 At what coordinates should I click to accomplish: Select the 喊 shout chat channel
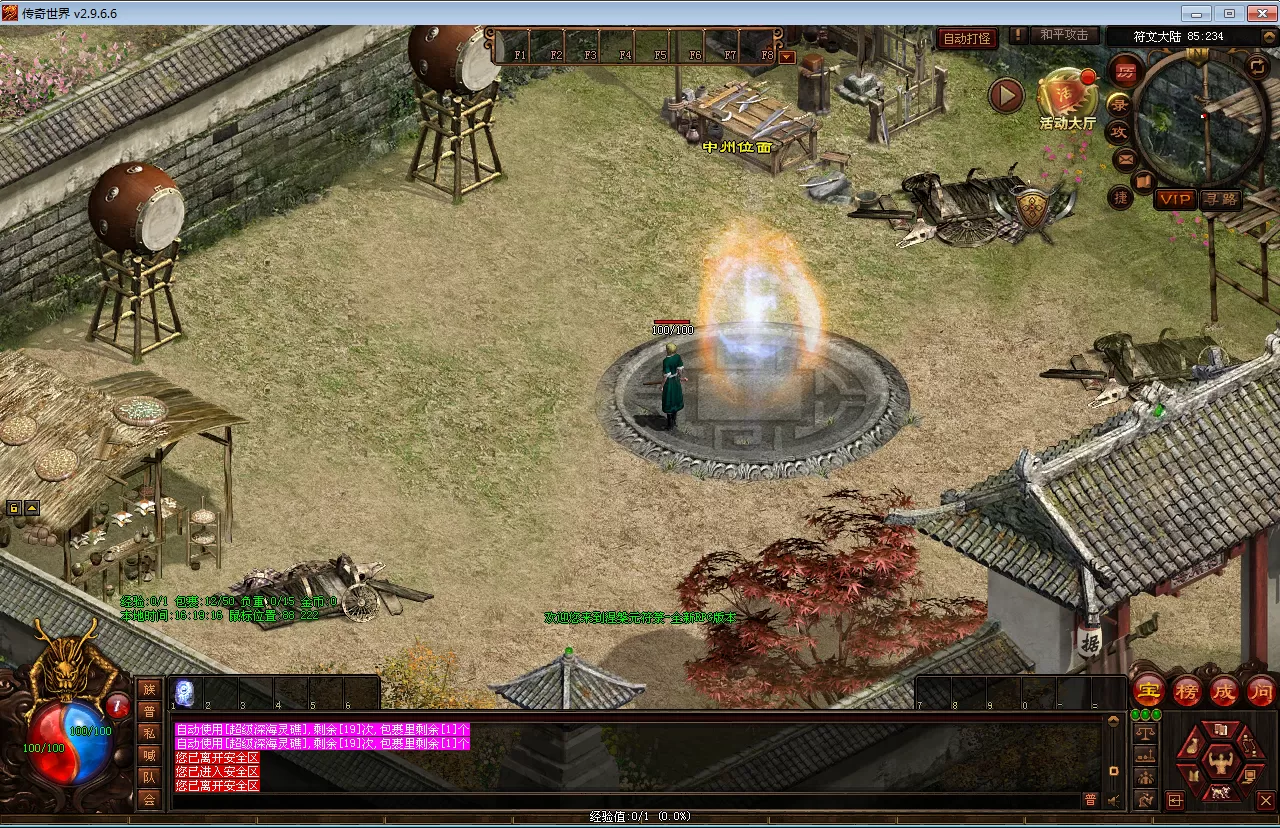pos(149,755)
